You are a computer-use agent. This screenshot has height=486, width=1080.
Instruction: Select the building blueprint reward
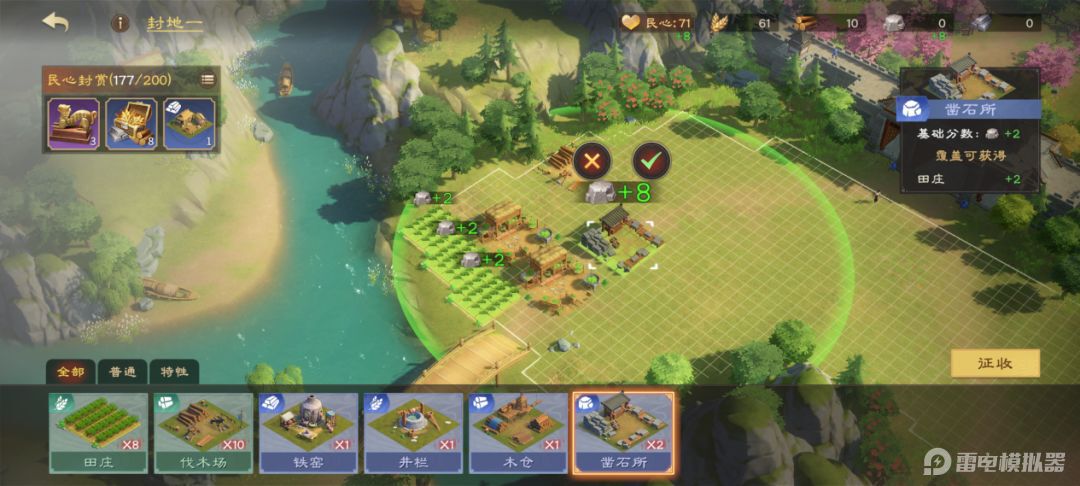(187, 123)
